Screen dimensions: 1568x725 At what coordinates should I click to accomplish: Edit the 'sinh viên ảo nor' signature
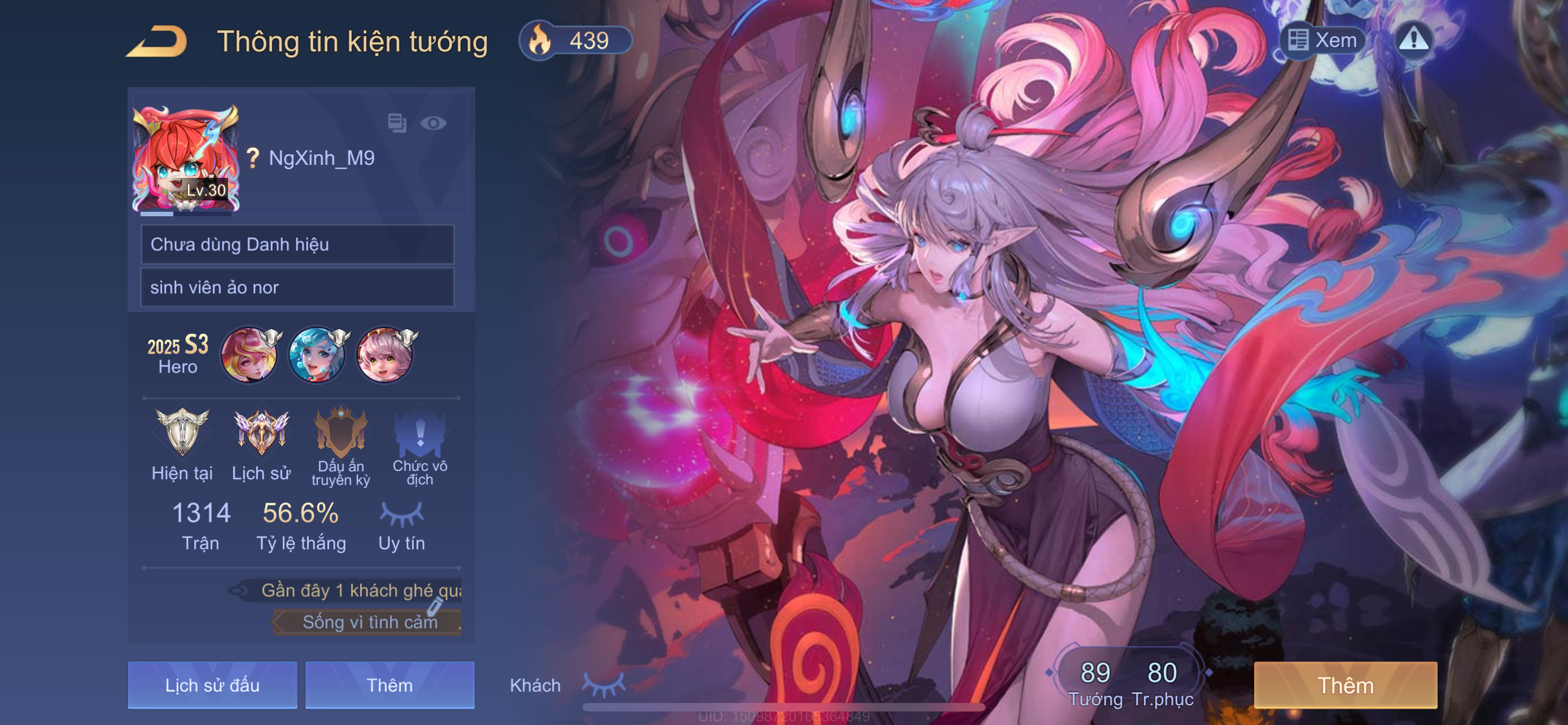pos(297,287)
